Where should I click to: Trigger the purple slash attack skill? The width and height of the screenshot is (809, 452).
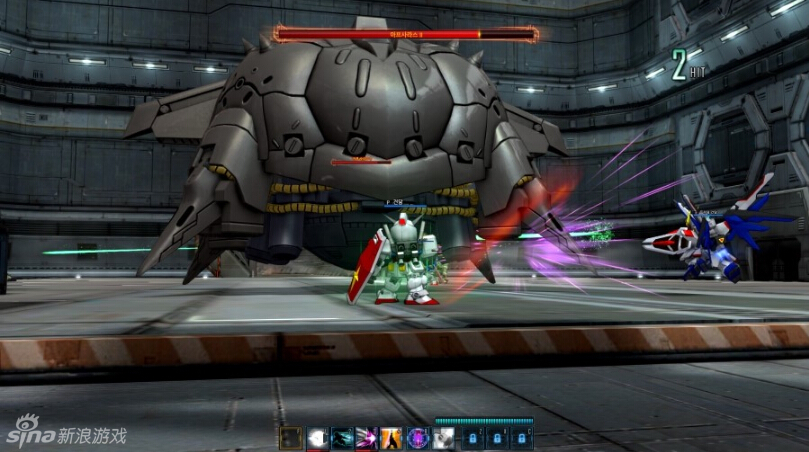(x=367, y=437)
